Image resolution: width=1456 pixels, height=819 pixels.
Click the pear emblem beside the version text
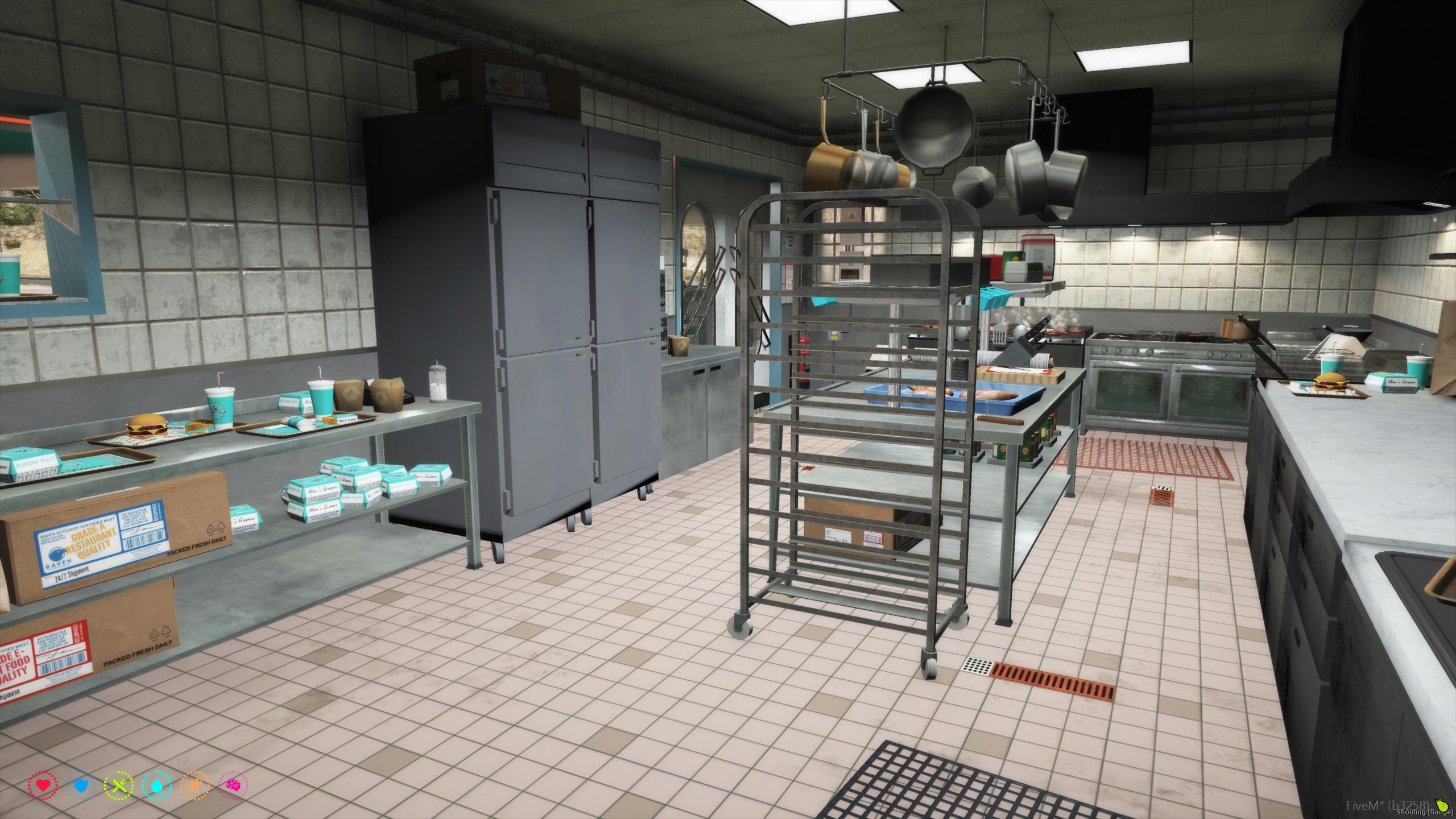1441,806
